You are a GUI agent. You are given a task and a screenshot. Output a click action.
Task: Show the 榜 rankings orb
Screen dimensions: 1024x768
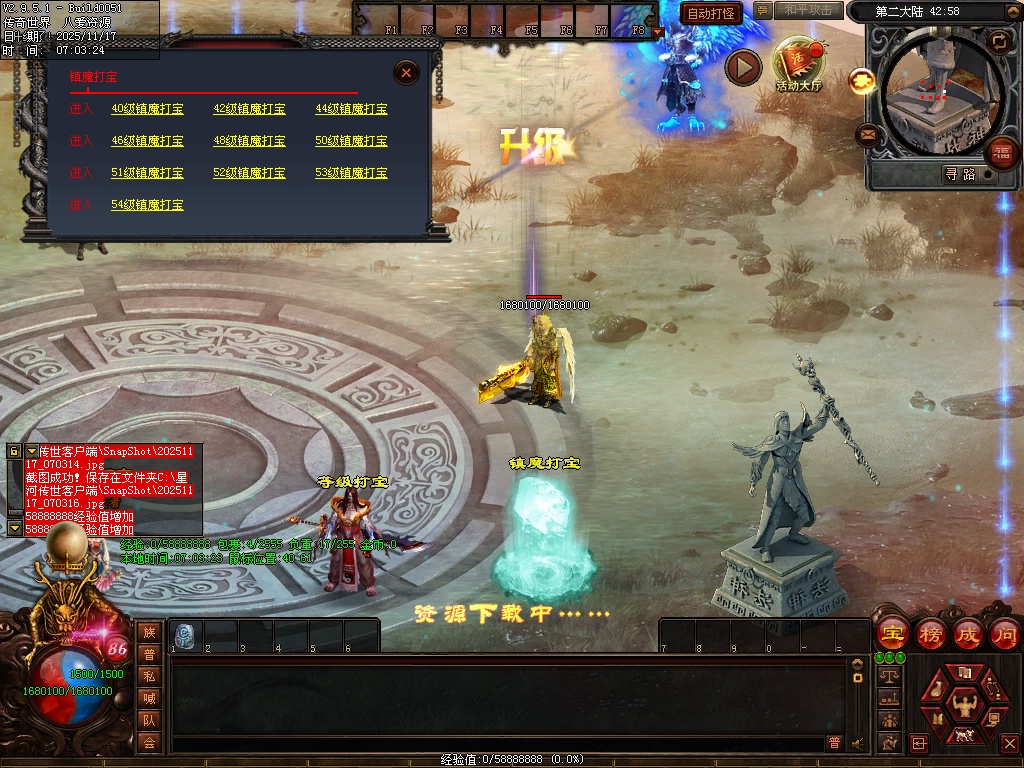click(931, 633)
